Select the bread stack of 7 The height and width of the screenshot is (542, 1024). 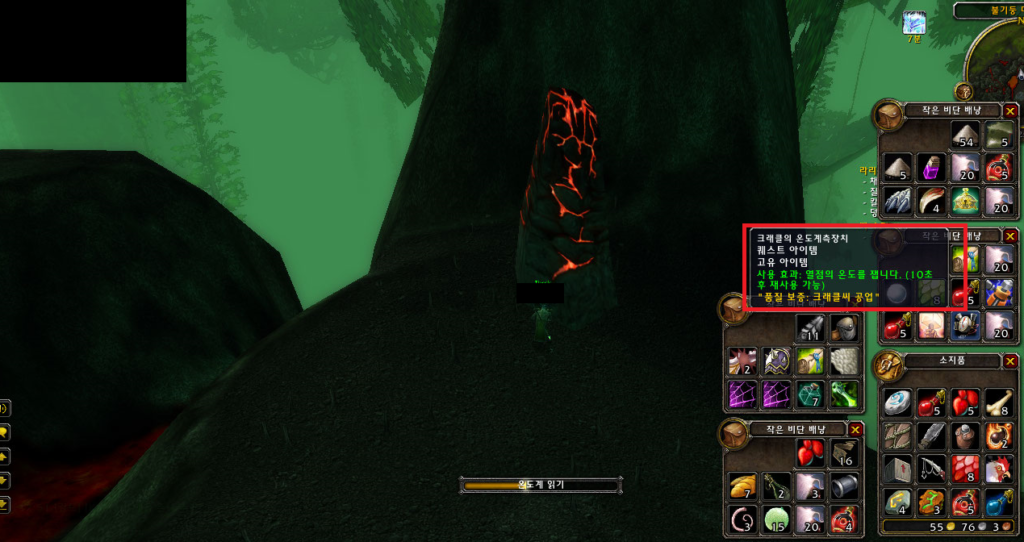742,486
